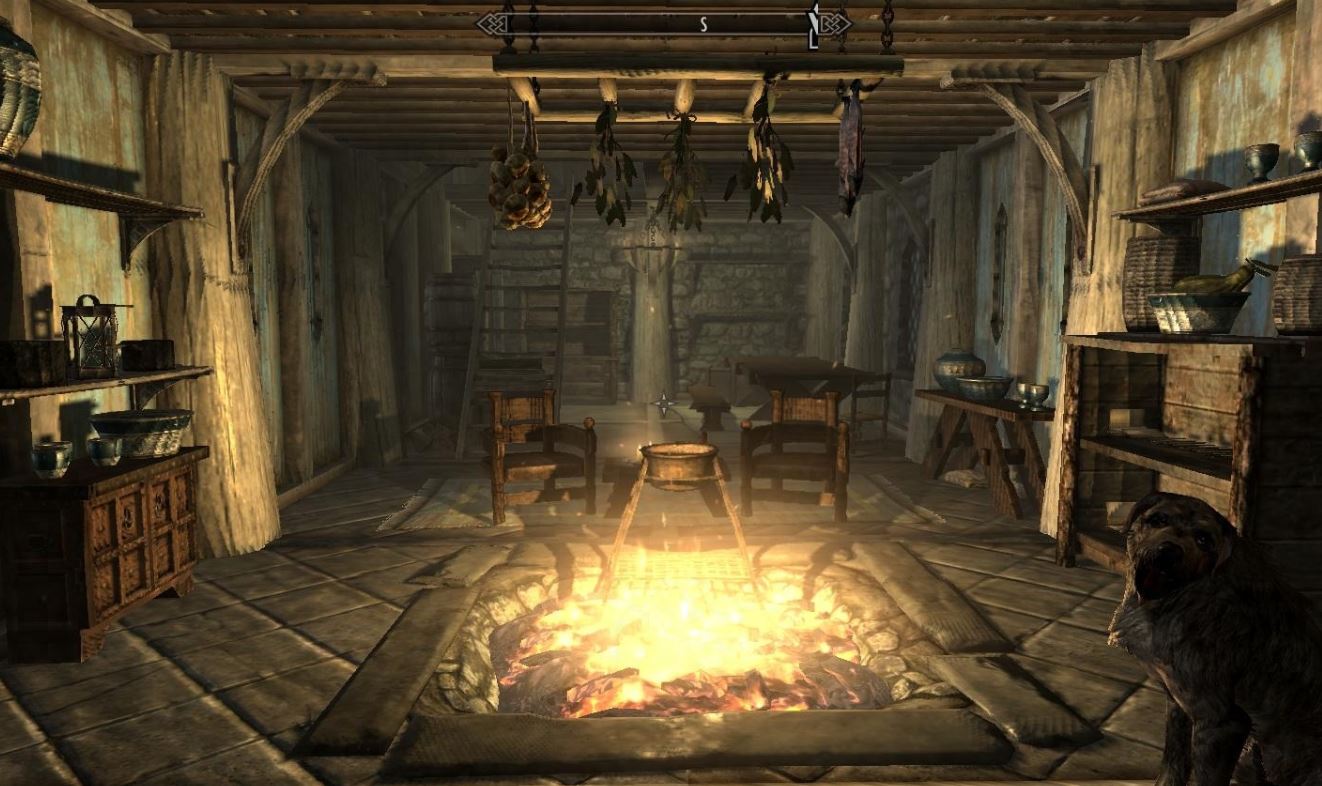Select the white marker on the compass
This screenshot has width=1322, height=786.
(x=814, y=24)
